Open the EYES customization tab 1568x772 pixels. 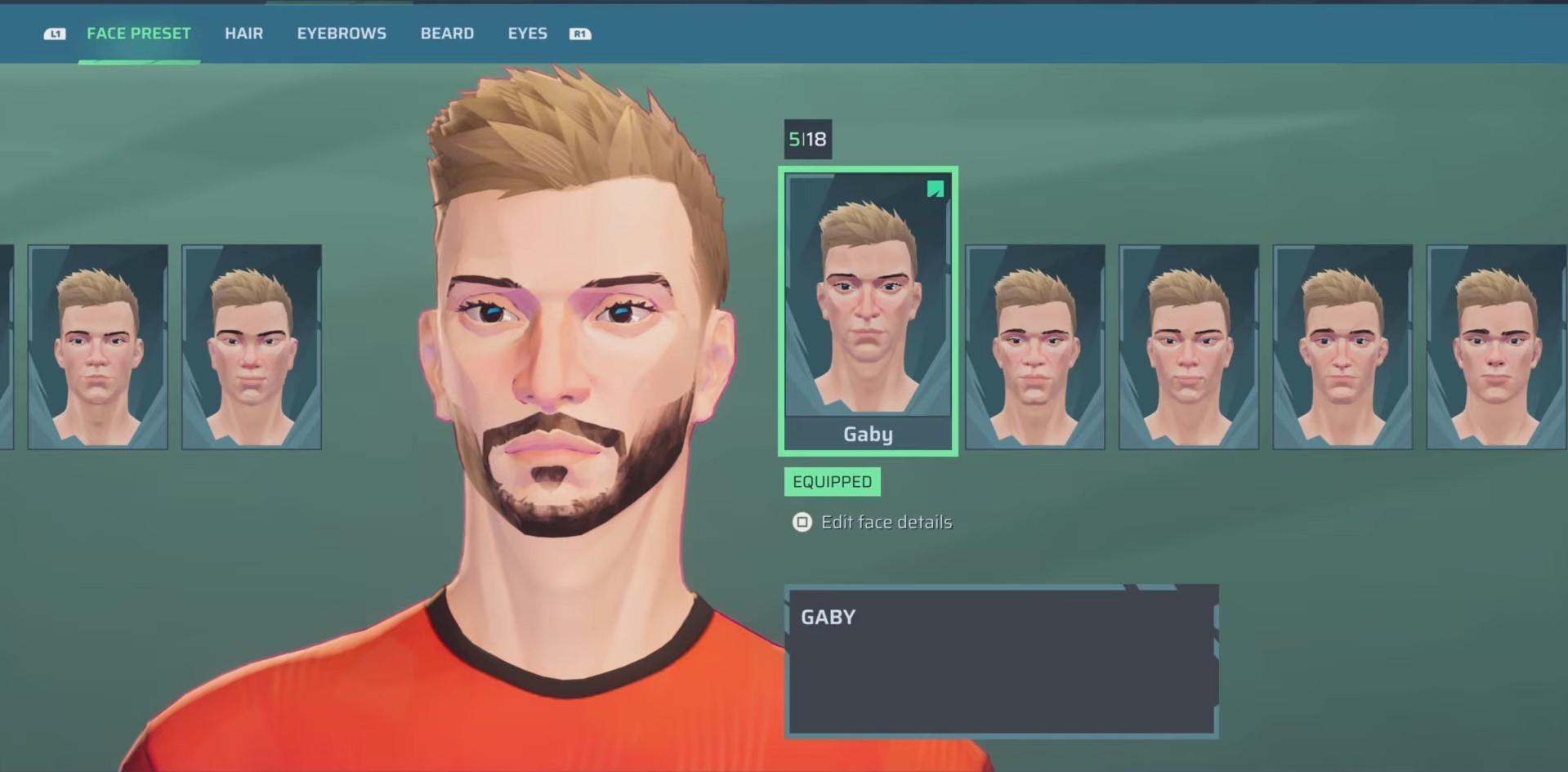(527, 33)
